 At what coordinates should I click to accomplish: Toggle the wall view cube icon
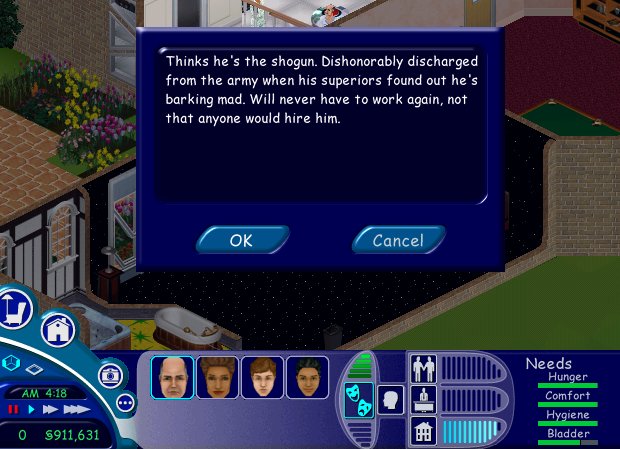pos(12,362)
